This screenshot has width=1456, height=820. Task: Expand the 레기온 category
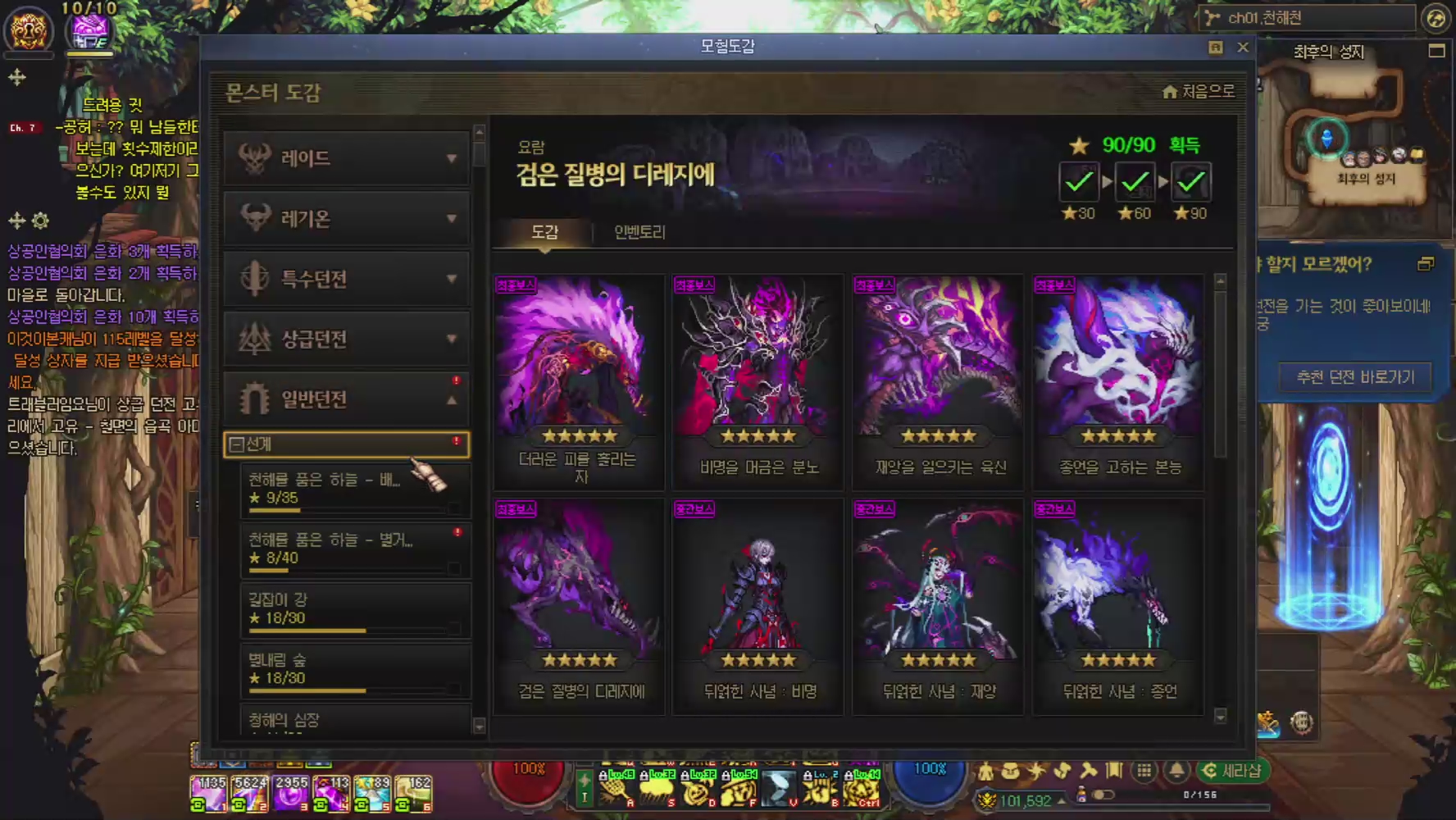tap(346, 219)
